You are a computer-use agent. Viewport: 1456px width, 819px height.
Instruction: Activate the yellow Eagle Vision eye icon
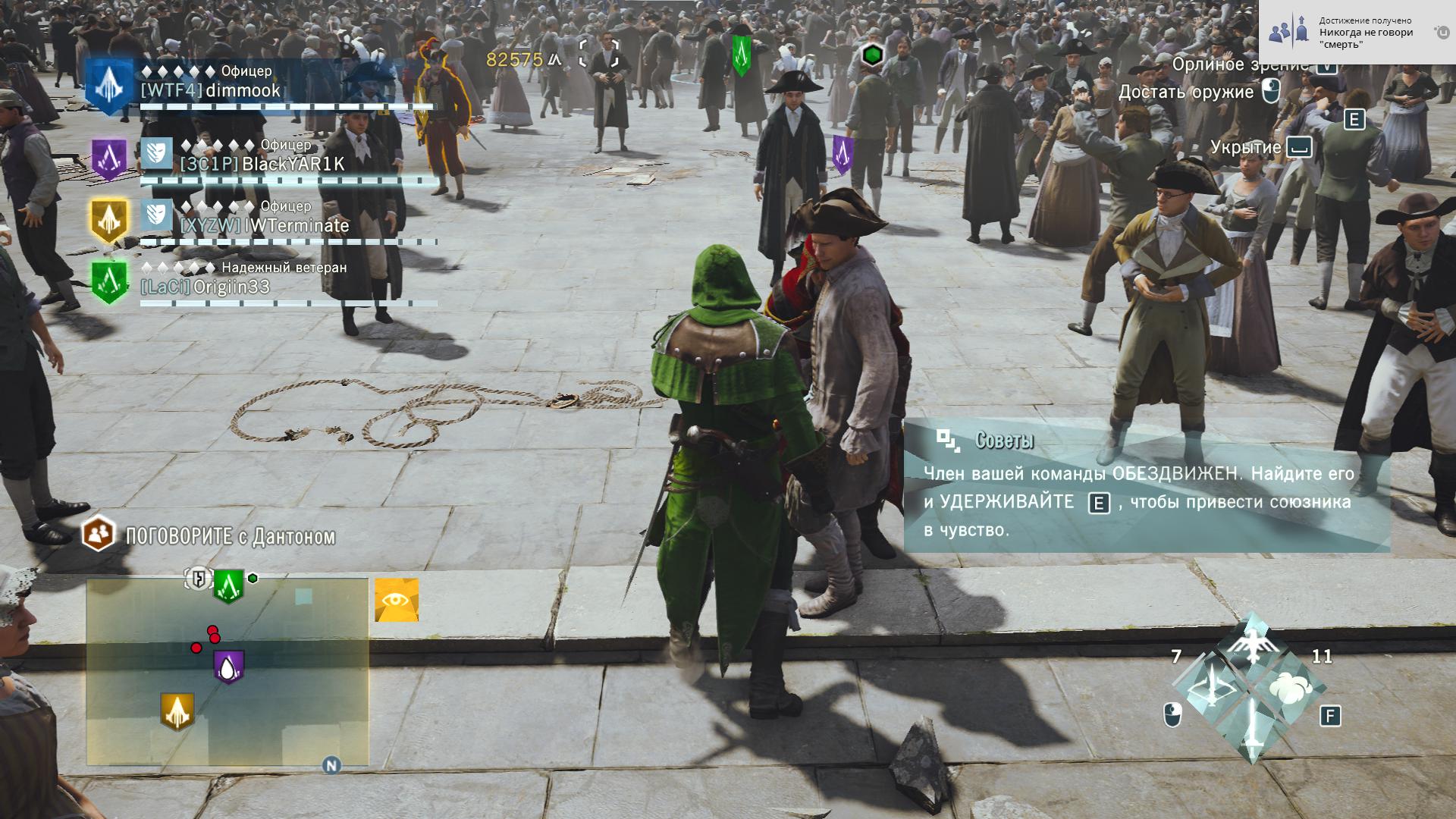pos(397,601)
